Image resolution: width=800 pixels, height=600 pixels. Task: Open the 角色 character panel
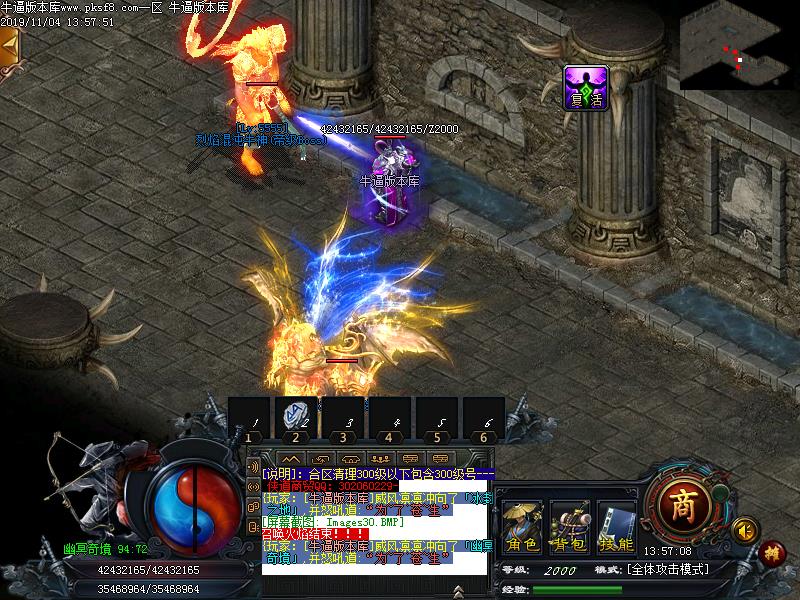pyautogui.click(x=522, y=527)
